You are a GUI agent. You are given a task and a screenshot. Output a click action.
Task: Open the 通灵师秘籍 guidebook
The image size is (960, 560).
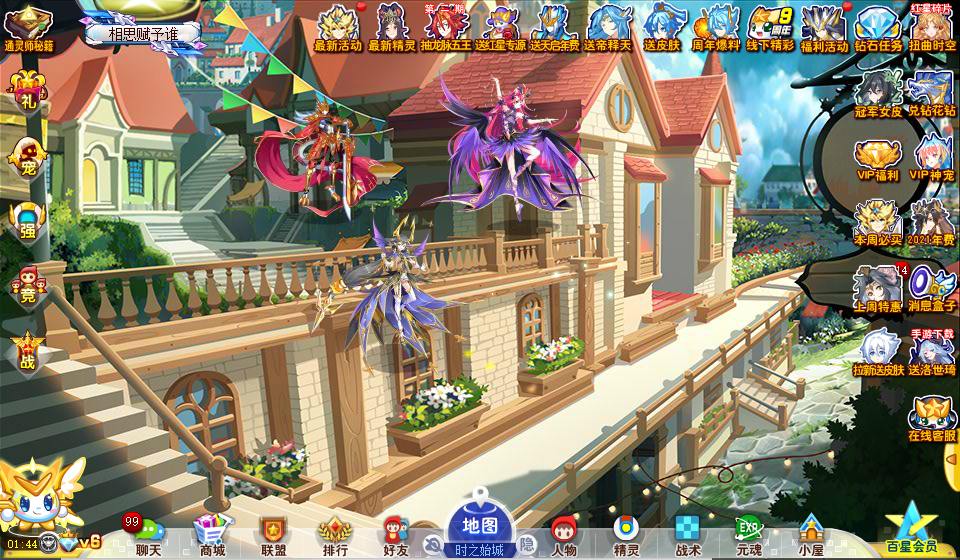(28, 28)
